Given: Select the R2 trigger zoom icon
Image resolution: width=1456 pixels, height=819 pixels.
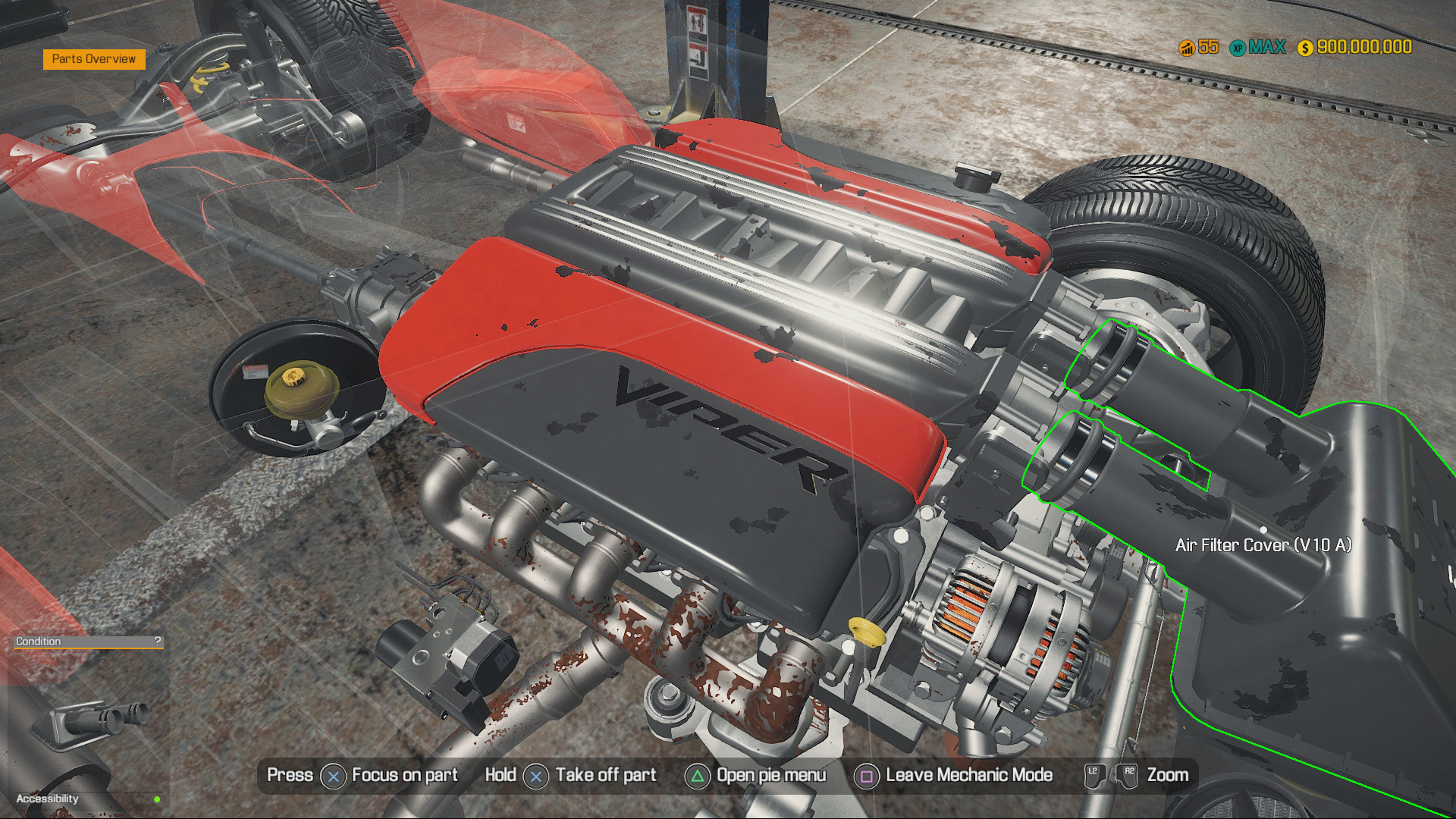Looking at the screenshot, I should (x=1128, y=775).
